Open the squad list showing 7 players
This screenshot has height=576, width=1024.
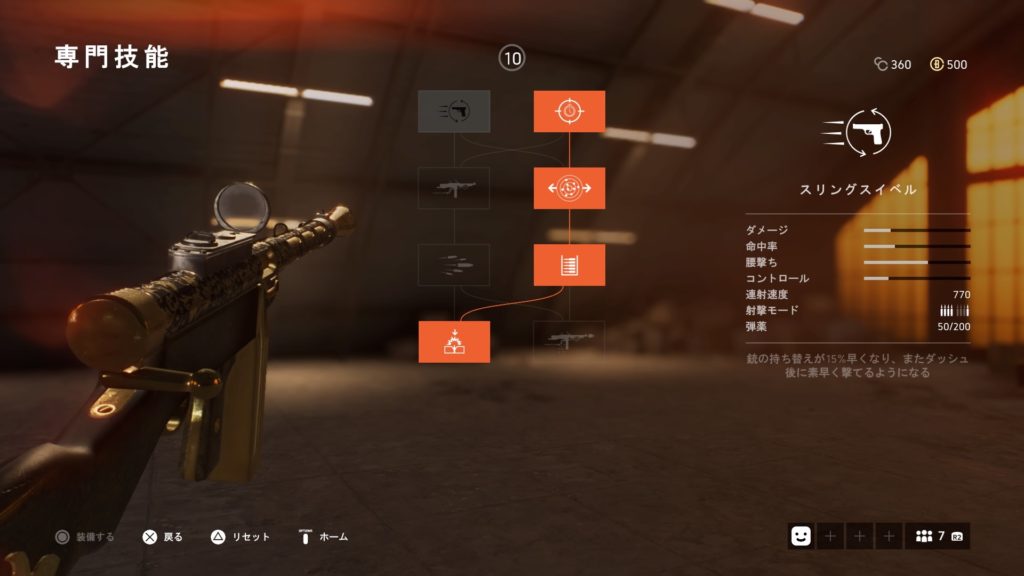point(937,536)
